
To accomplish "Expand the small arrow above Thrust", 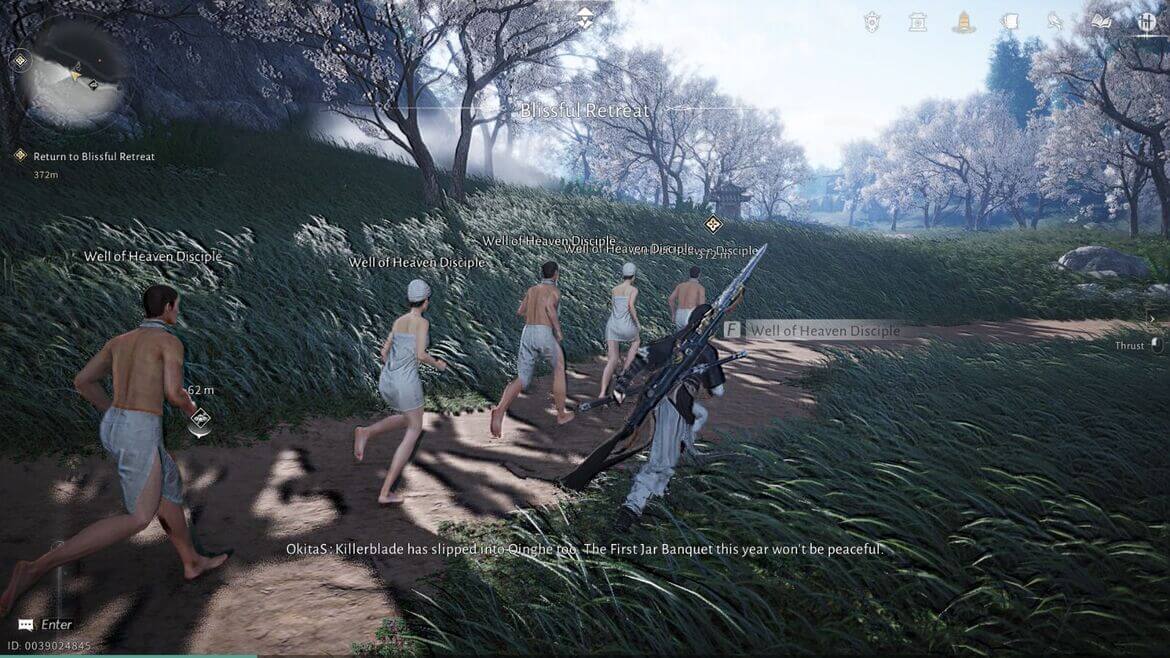I will (x=1151, y=319).
